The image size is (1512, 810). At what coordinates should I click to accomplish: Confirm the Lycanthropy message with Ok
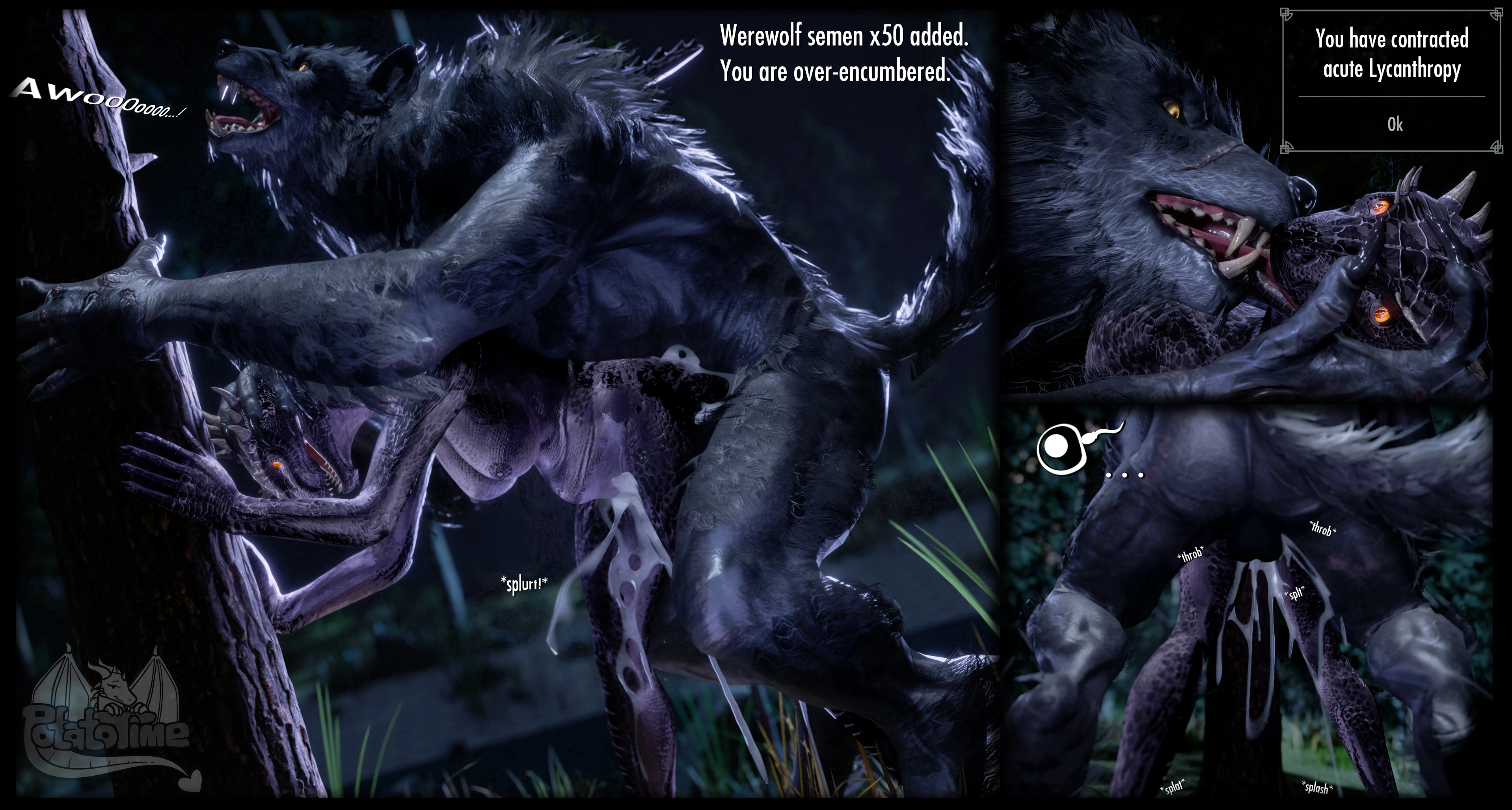tap(1395, 125)
